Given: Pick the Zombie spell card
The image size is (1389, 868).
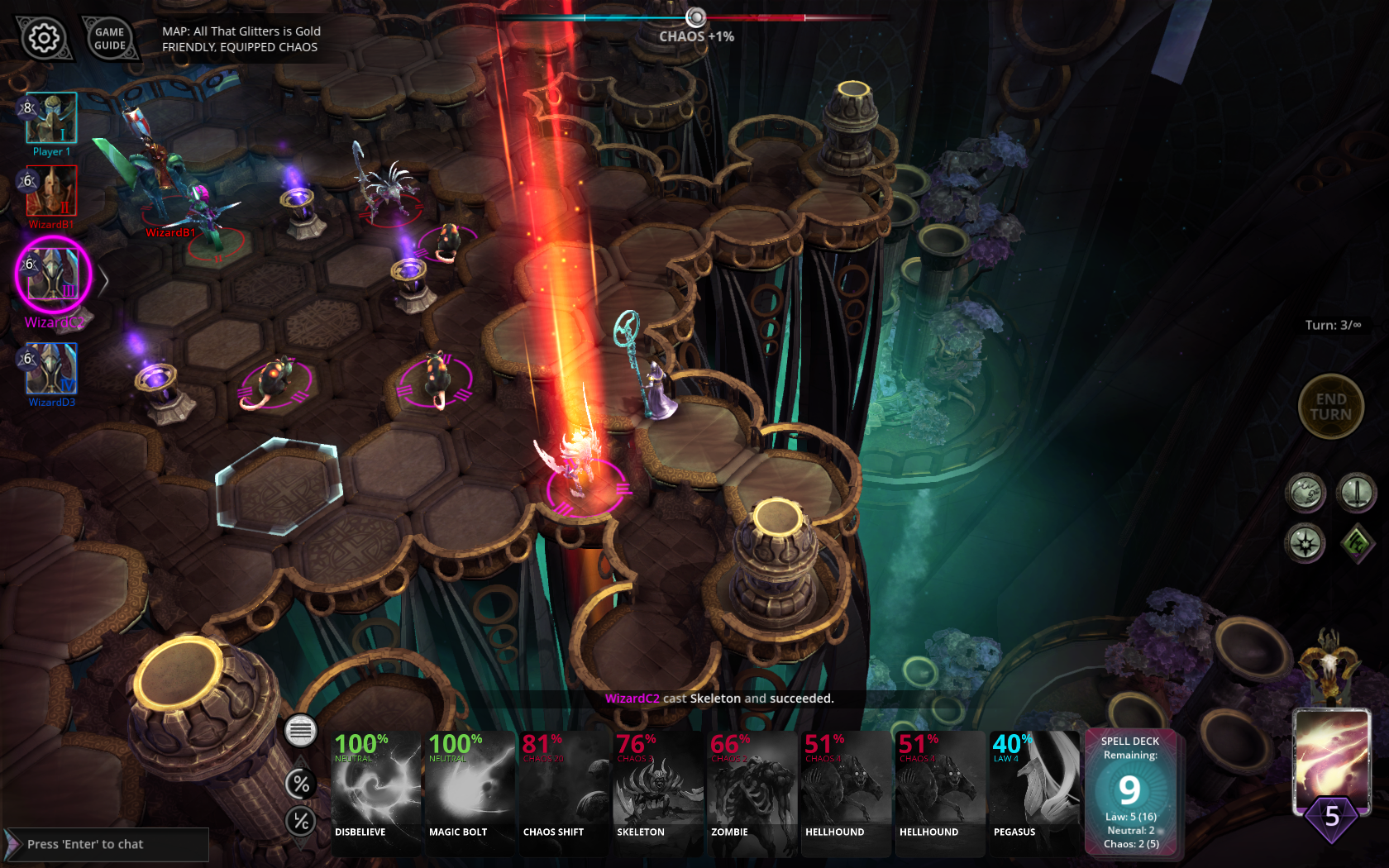Looking at the screenshot, I should 752,792.
